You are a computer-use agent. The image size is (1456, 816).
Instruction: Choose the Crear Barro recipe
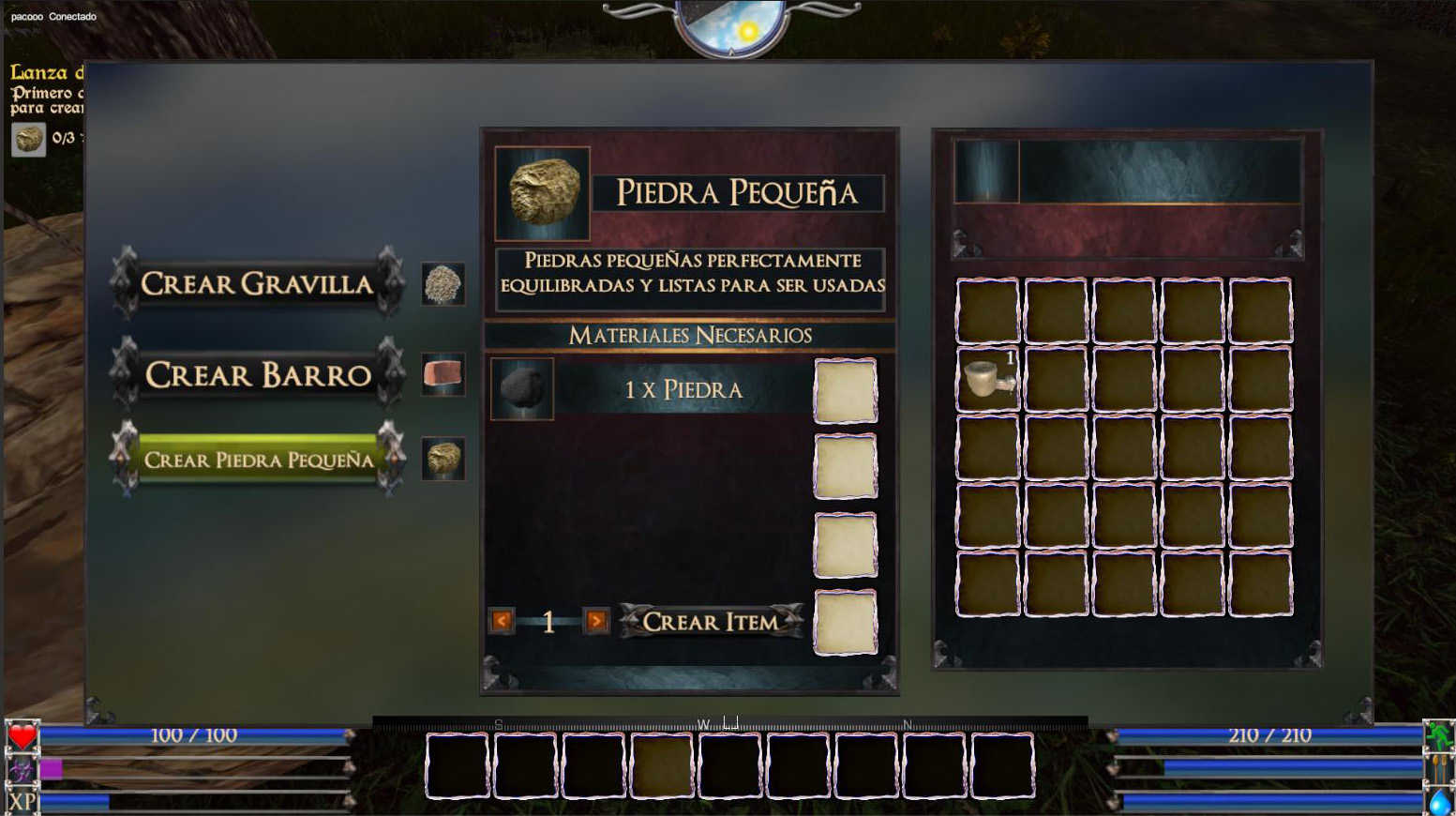point(257,374)
